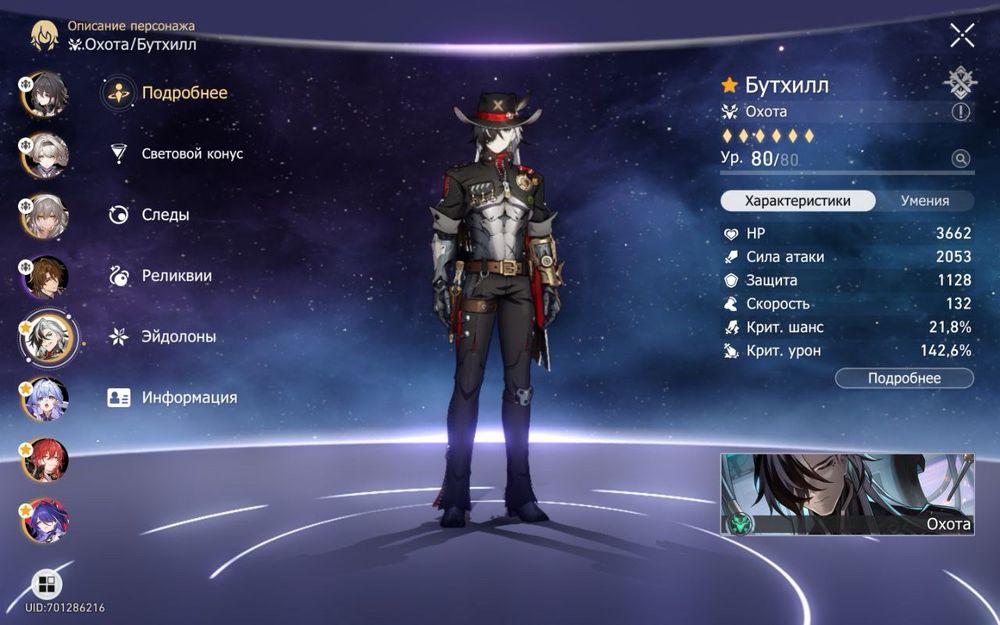Select the Характеристики stats tab
The width and height of the screenshot is (1000, 625).
pyautogui.click(x=798, y=201)
